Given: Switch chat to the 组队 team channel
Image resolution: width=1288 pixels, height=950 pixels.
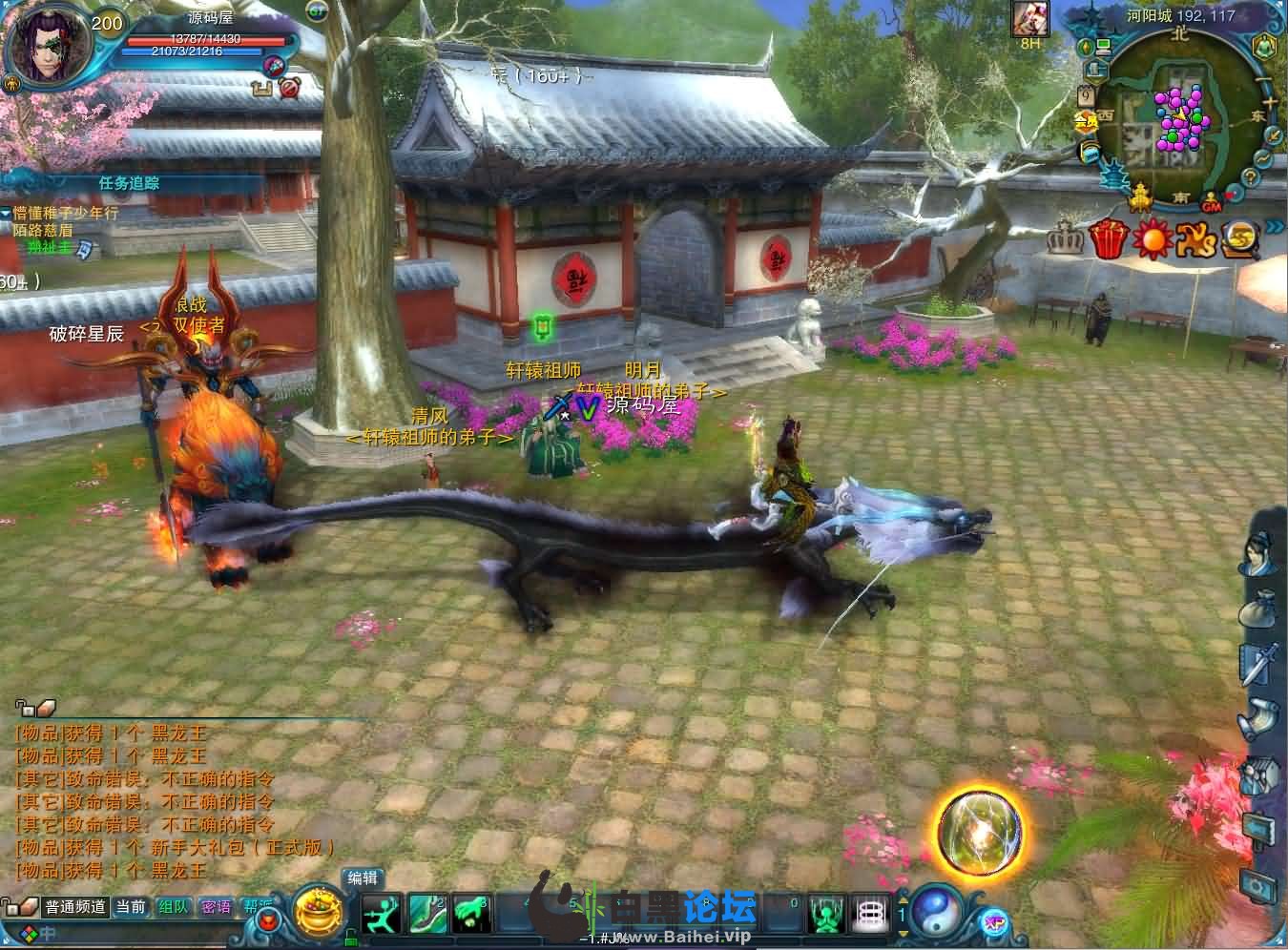Looking at the screenshot, I should [x=174, y=907].
